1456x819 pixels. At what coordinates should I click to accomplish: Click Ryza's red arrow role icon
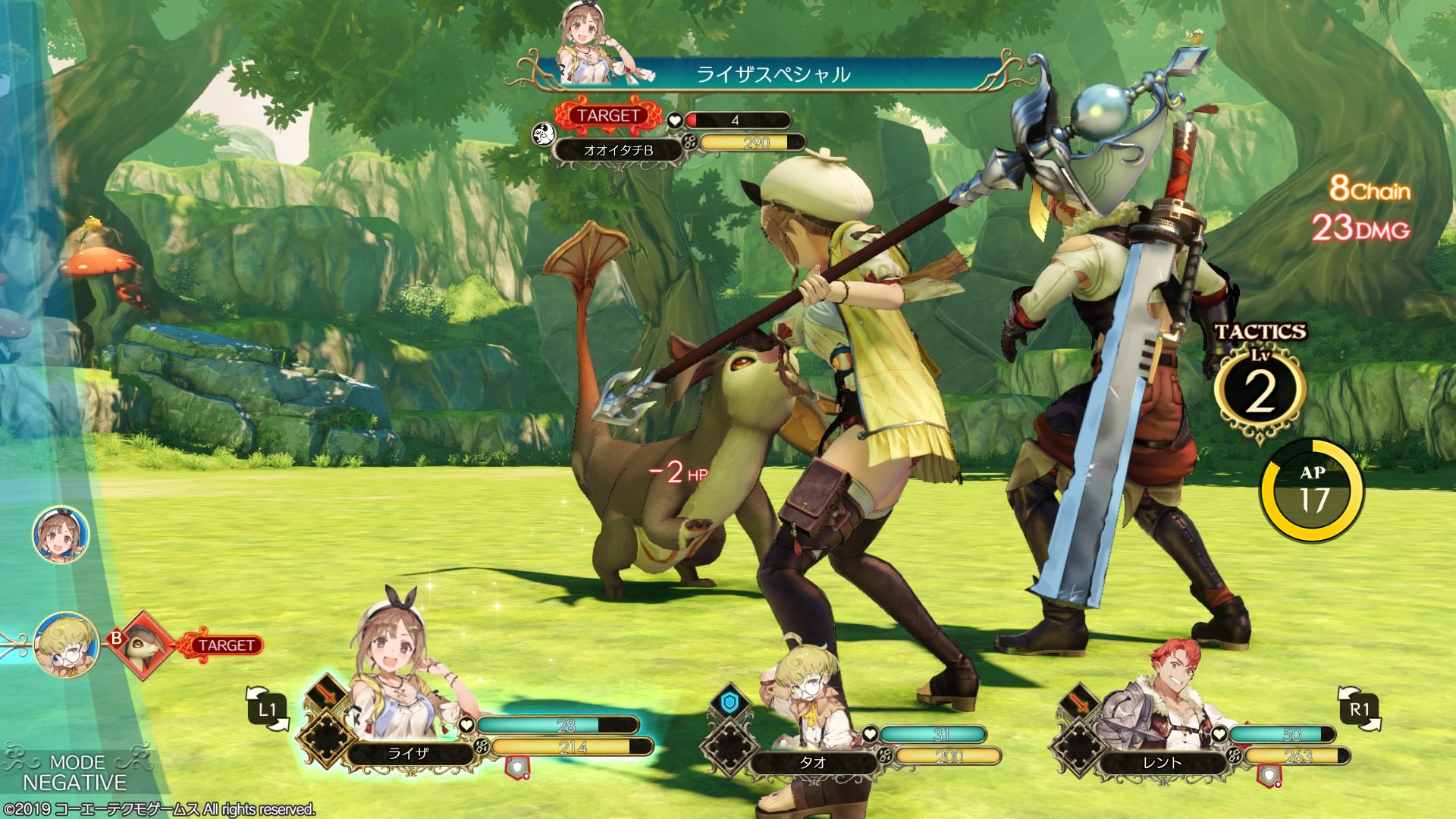click(327, 695)
